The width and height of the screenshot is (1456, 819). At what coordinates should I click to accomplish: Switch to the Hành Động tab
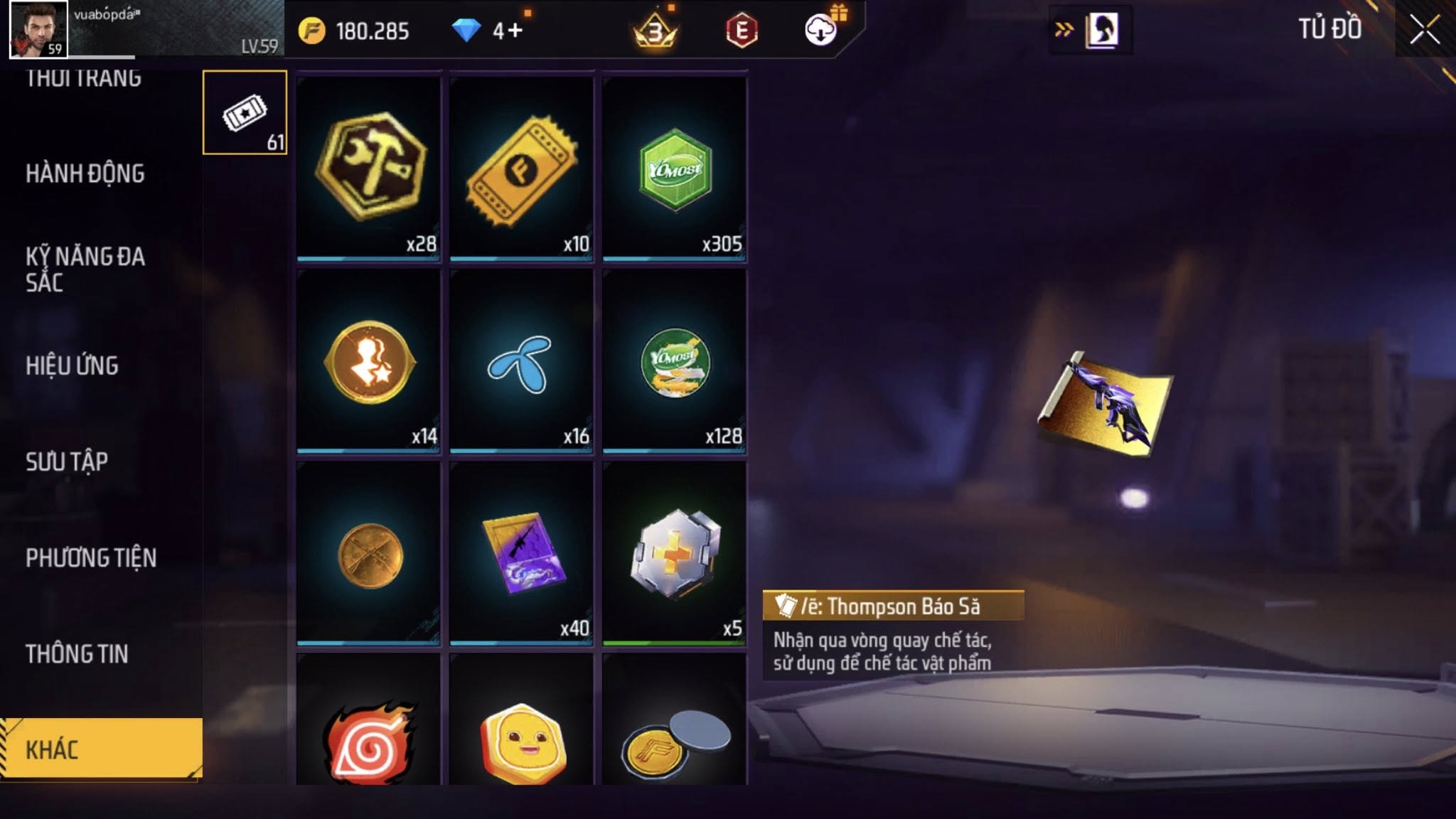pos(85,173)
